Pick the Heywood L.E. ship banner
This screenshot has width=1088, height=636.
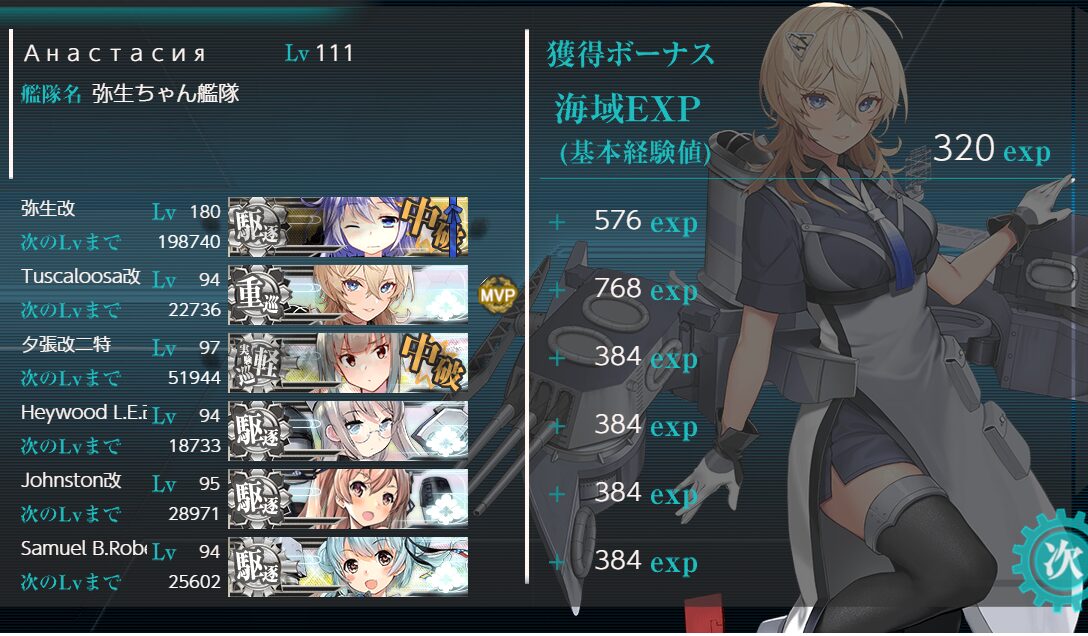point(348,430)
